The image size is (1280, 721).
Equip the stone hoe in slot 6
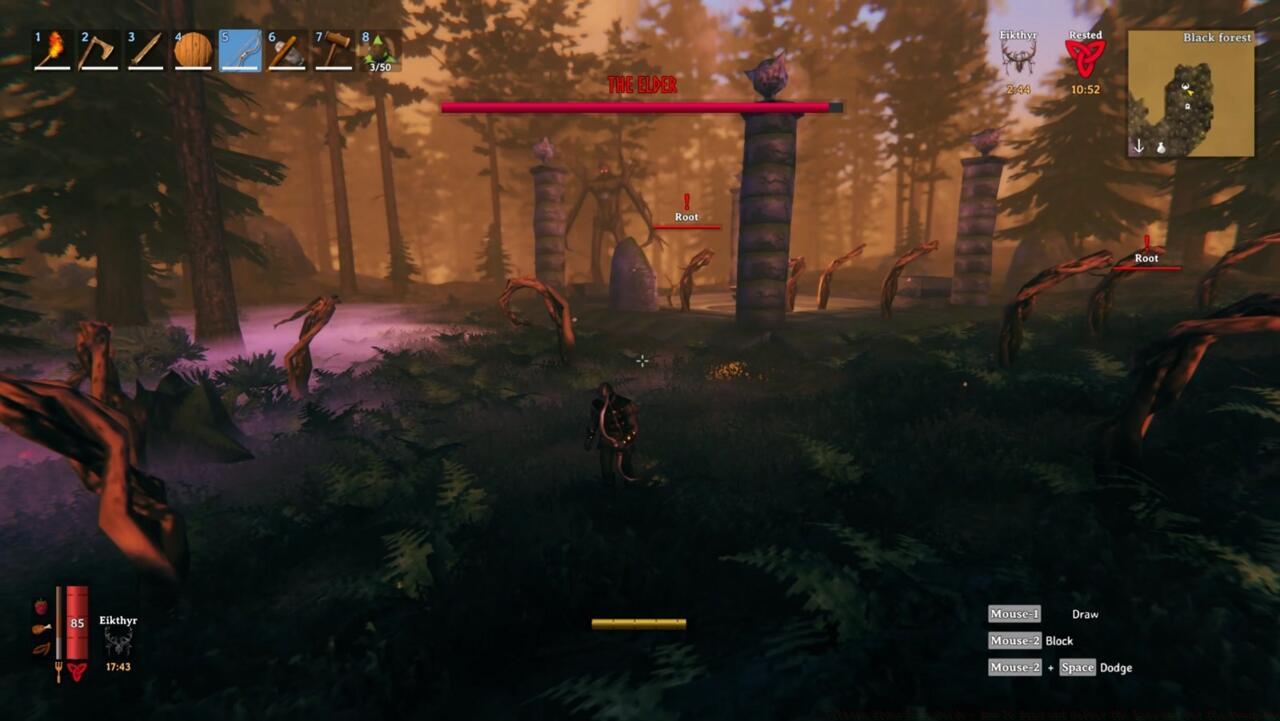[286, 50]
